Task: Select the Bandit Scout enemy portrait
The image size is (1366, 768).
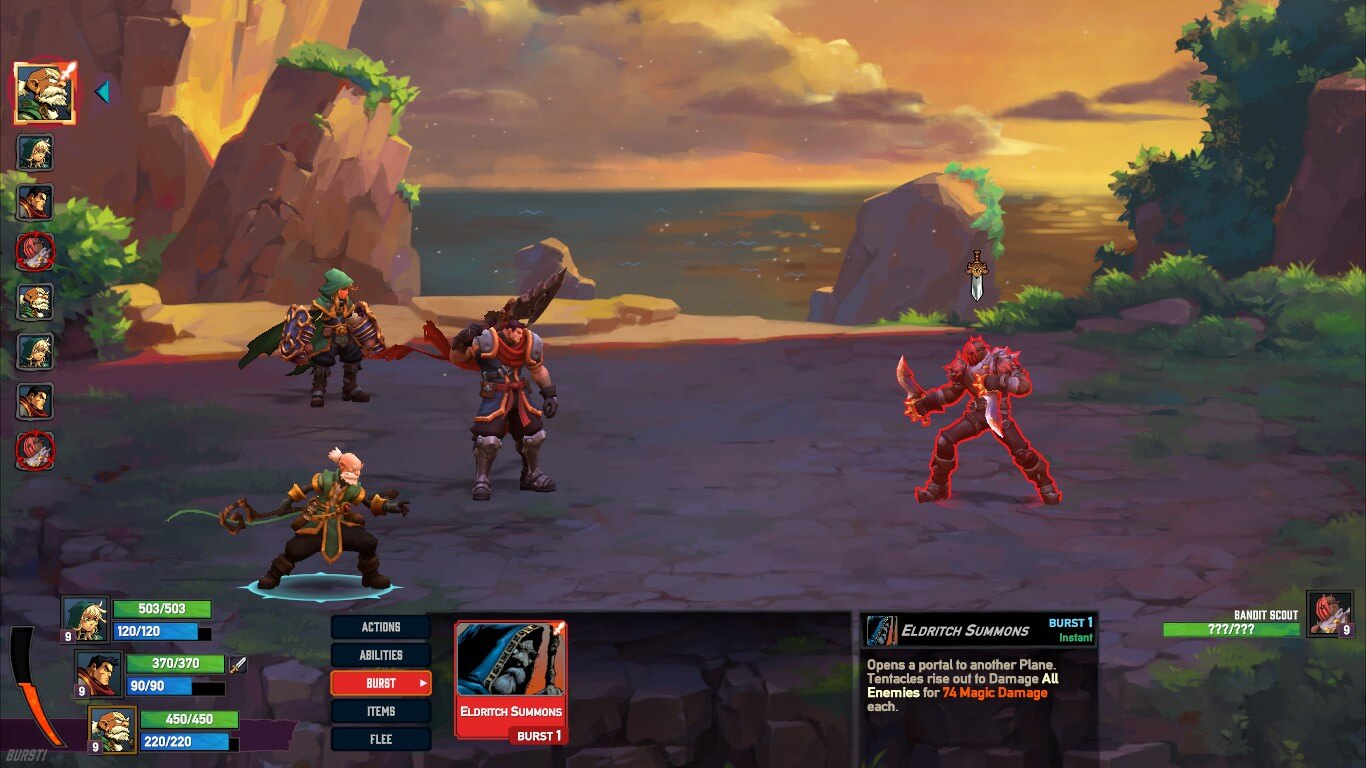Action: point(1329,614)
